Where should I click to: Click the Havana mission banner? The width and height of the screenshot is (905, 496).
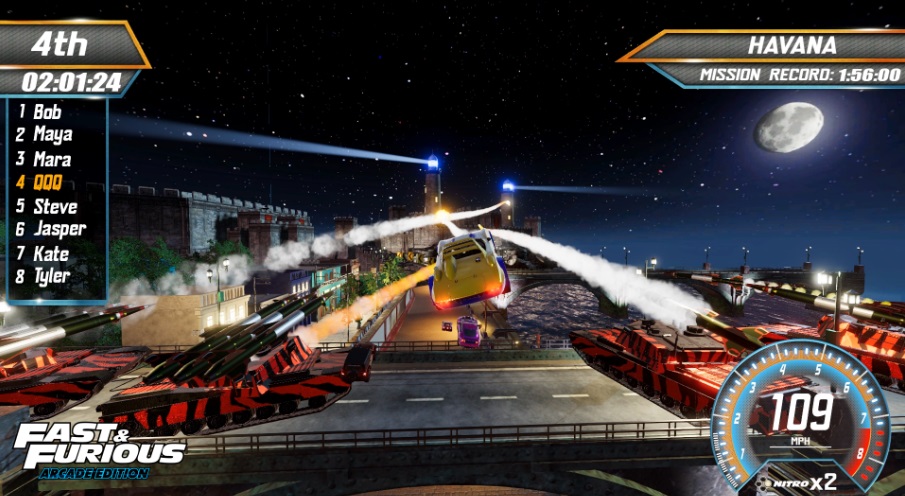(778, 46)
